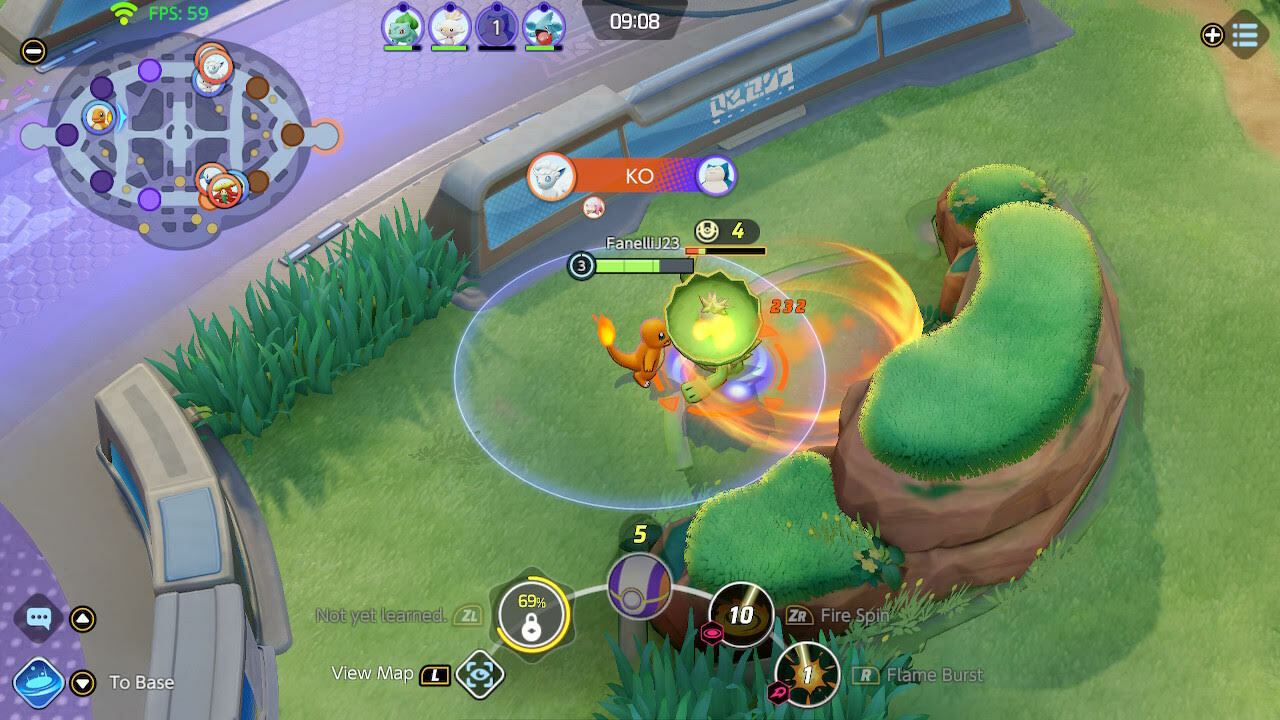The height and width of the screenshot is (720, 1280).
Task: Select the Aeos energy Poké Ball score button
Action: [x=640, y=585]
